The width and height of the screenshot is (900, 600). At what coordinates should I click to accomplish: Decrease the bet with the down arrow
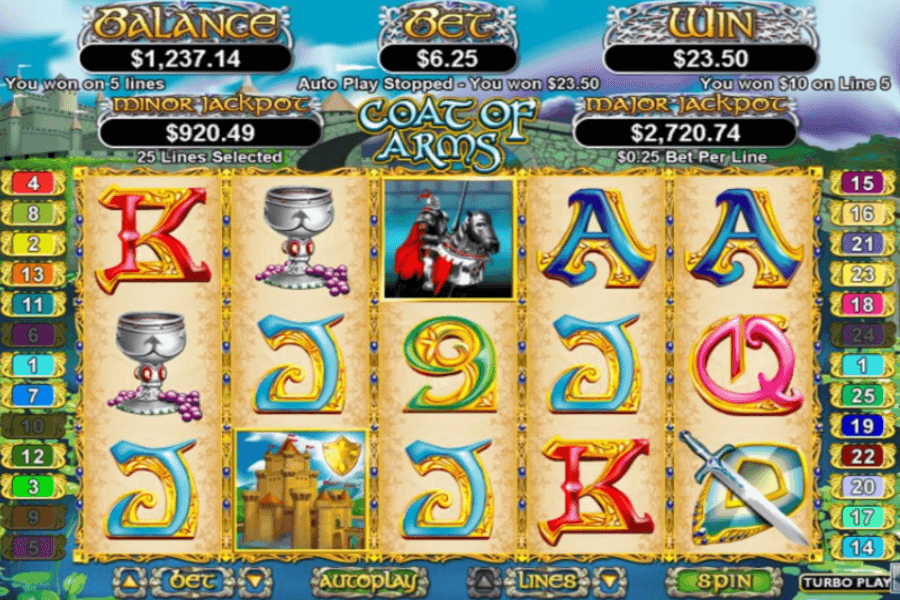click(254, 580)
